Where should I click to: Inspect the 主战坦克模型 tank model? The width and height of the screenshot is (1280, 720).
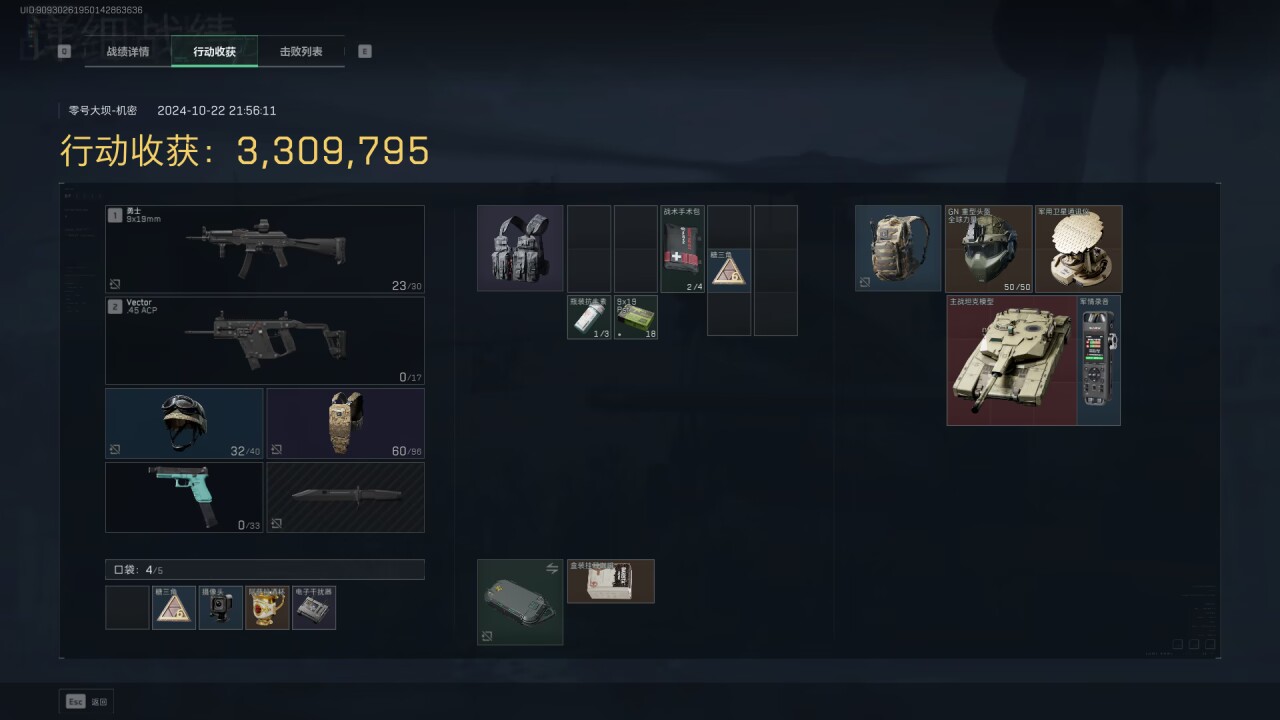click(1011, 360)
